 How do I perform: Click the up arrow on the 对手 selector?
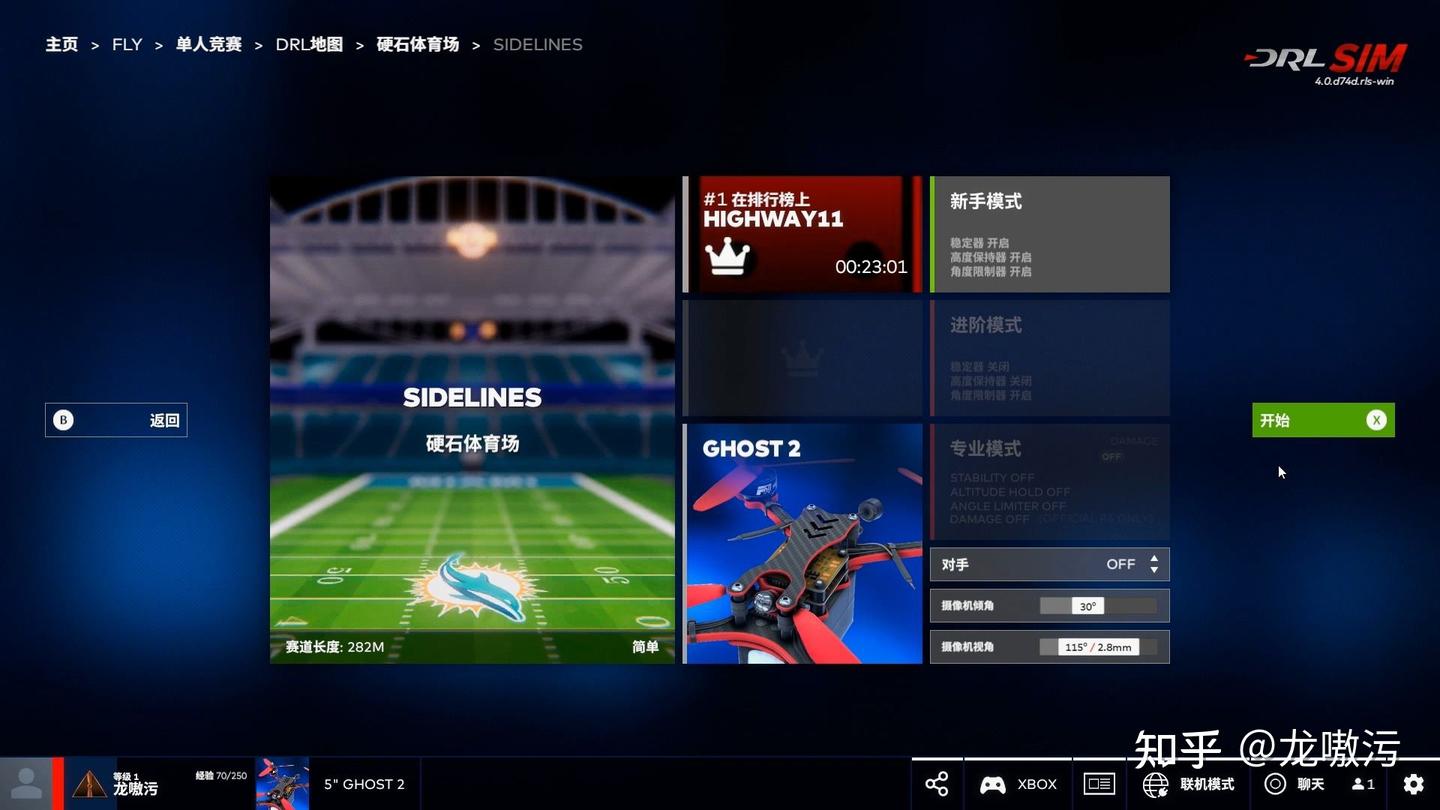point(1153,558)
